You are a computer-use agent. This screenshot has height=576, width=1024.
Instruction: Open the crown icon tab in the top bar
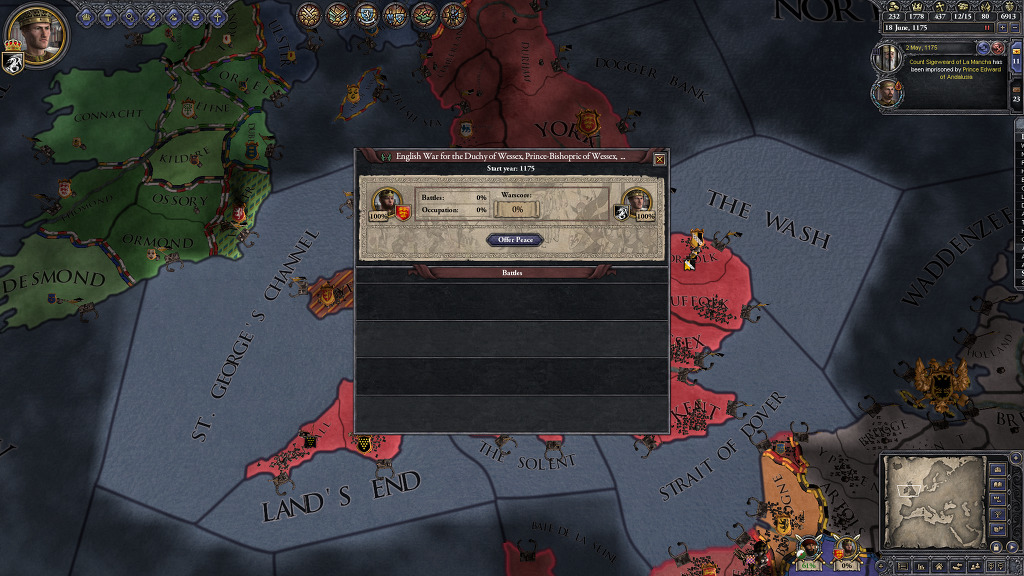point(88,16)
